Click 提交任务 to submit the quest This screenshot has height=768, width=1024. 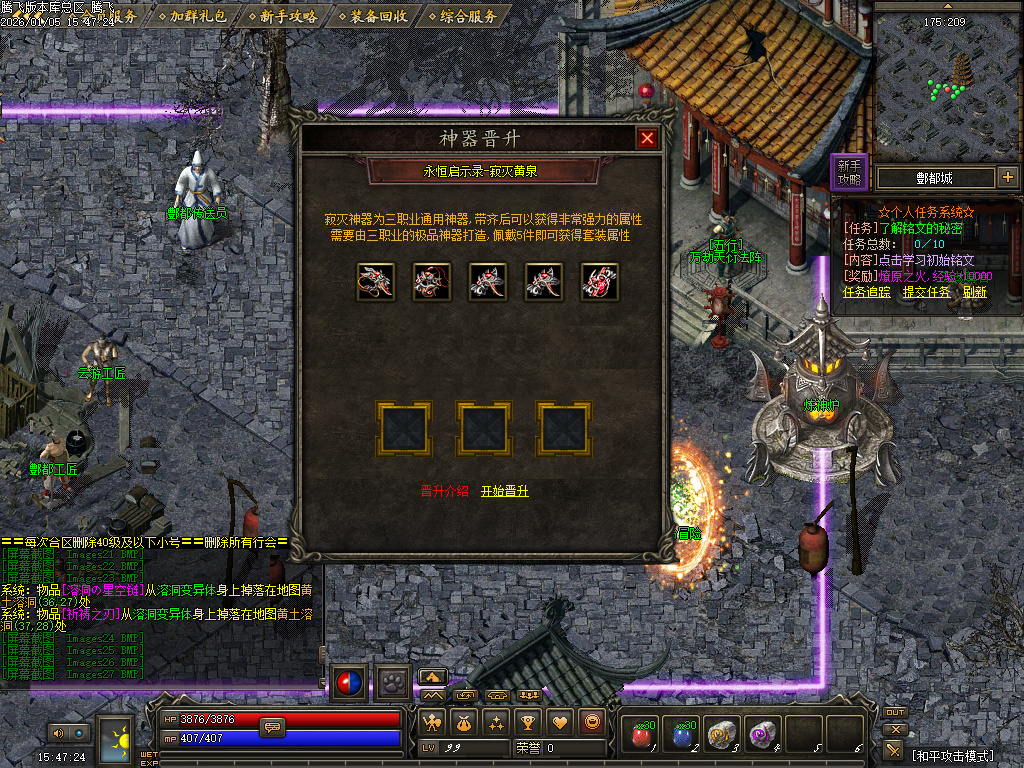click(x=927, y=292)
